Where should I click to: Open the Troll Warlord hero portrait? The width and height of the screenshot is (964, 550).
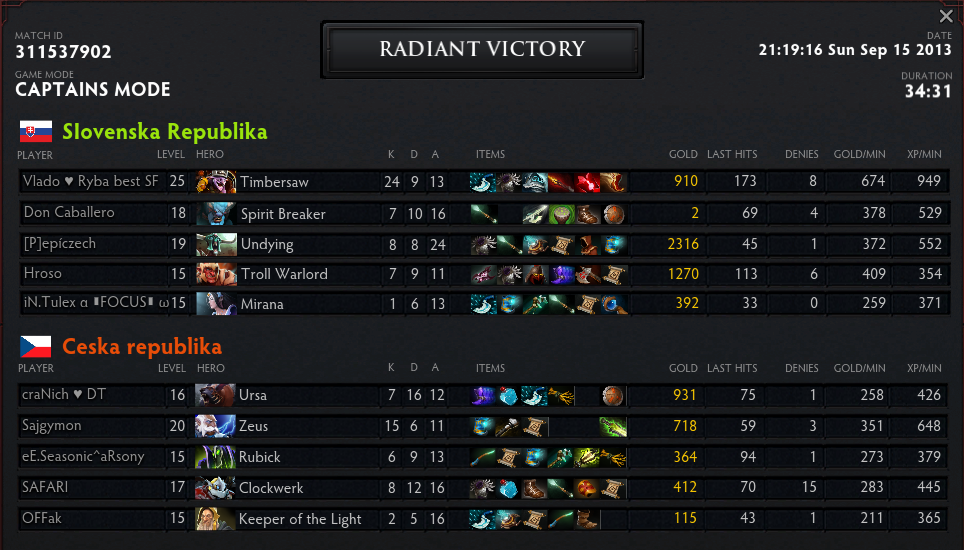pyautogui.click(x=216, y=274)
